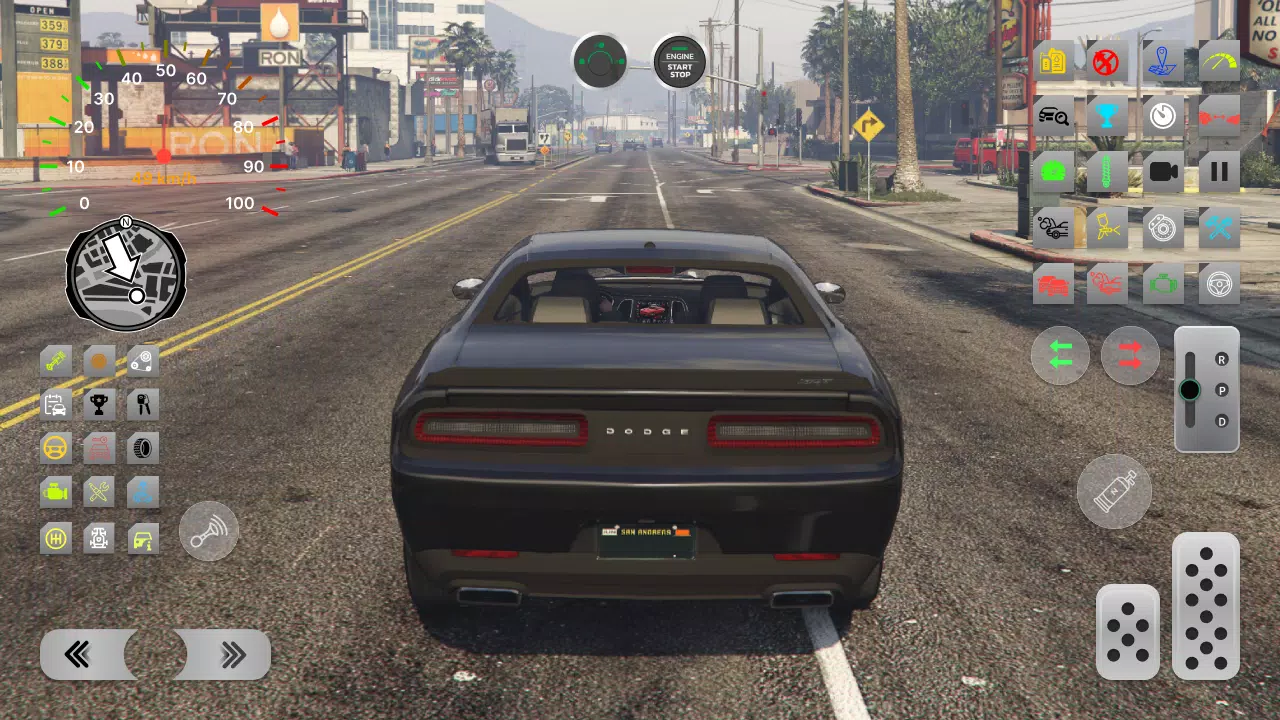This screenshot has height=720, width=1280.
Task: Select the tire icon in the left panel
Action: pos(142,448)
